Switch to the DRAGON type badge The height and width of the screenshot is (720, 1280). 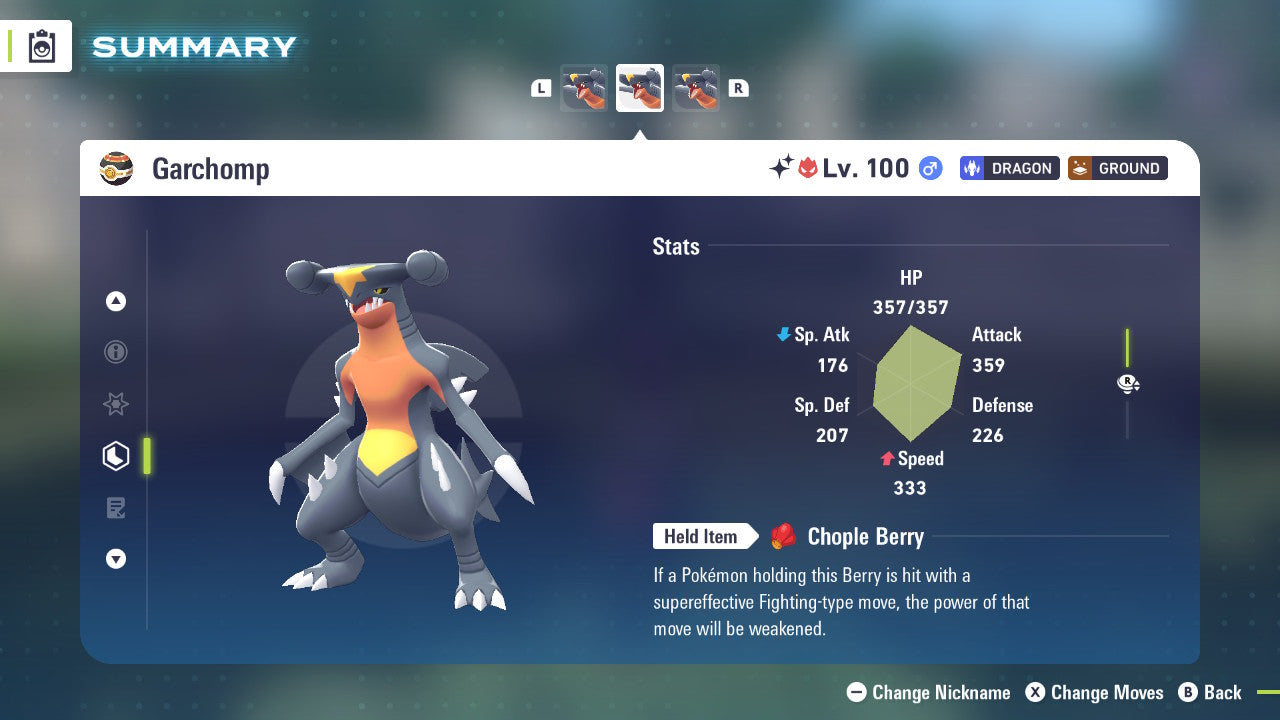(x=1009, y=168)
